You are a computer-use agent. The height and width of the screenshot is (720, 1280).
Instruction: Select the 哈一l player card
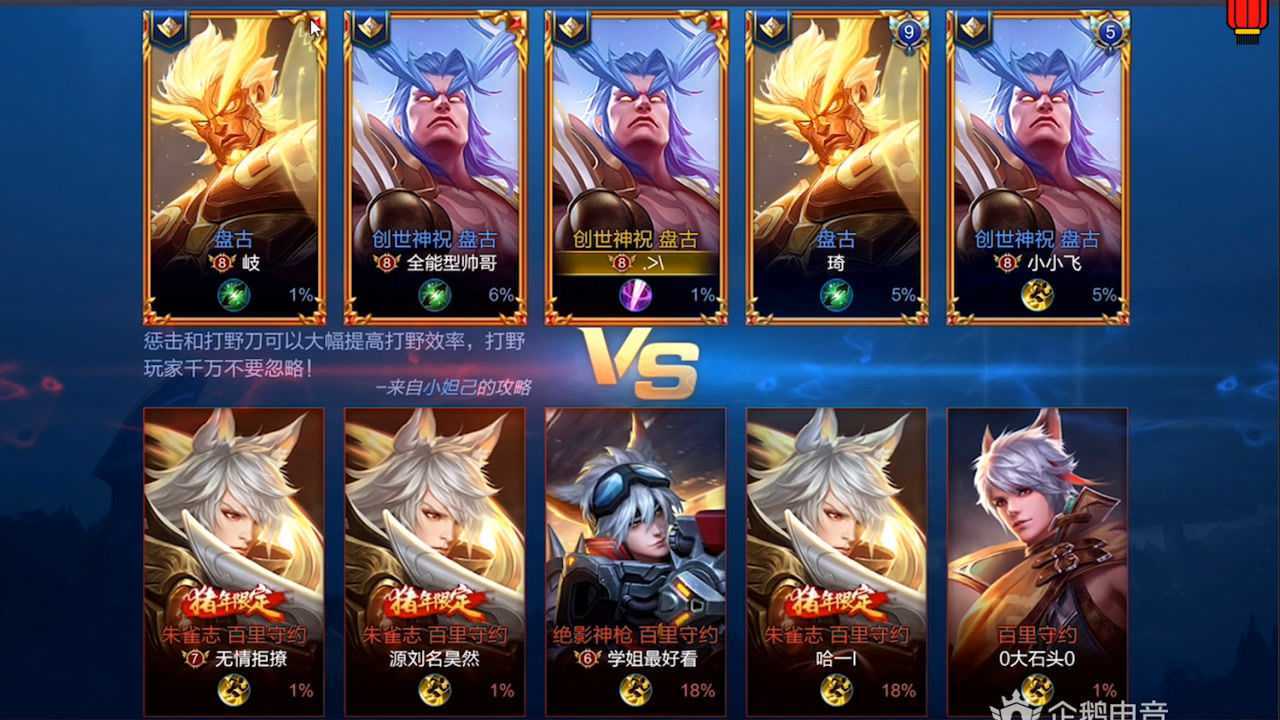tap(837, 560)
